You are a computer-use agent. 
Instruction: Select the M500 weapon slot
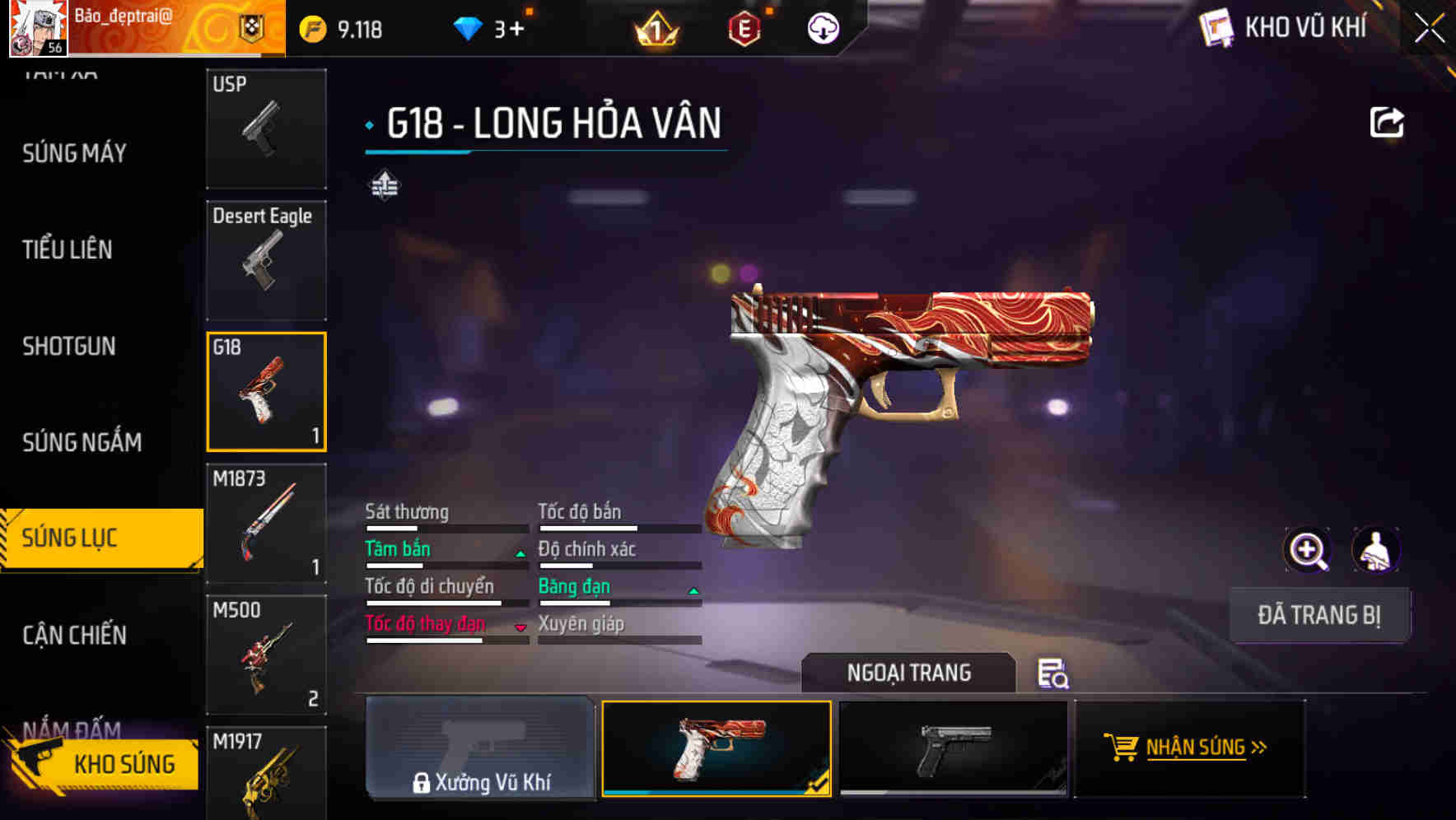point(266,655)
